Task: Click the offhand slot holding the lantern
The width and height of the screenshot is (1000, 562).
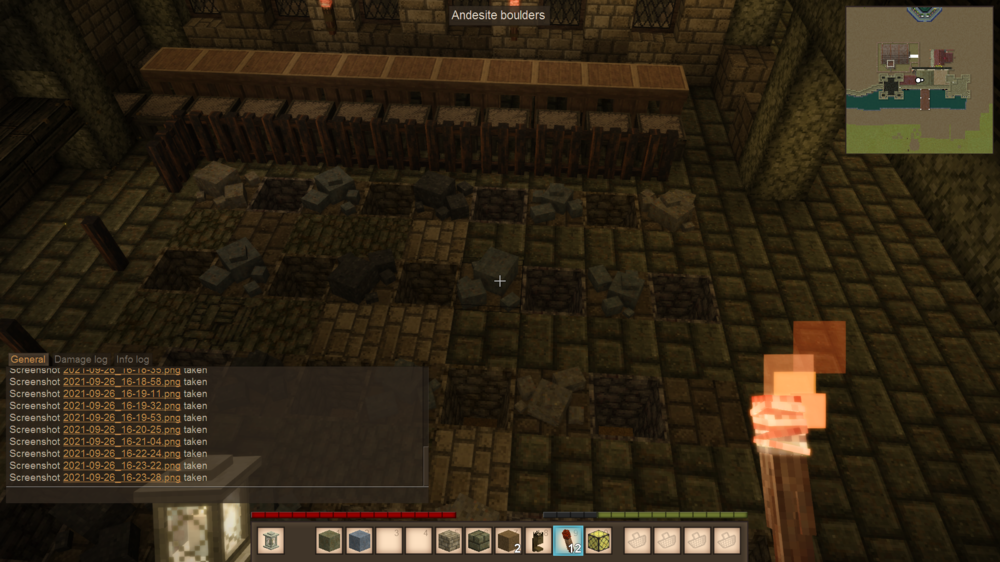Action: tap(271, 541)
